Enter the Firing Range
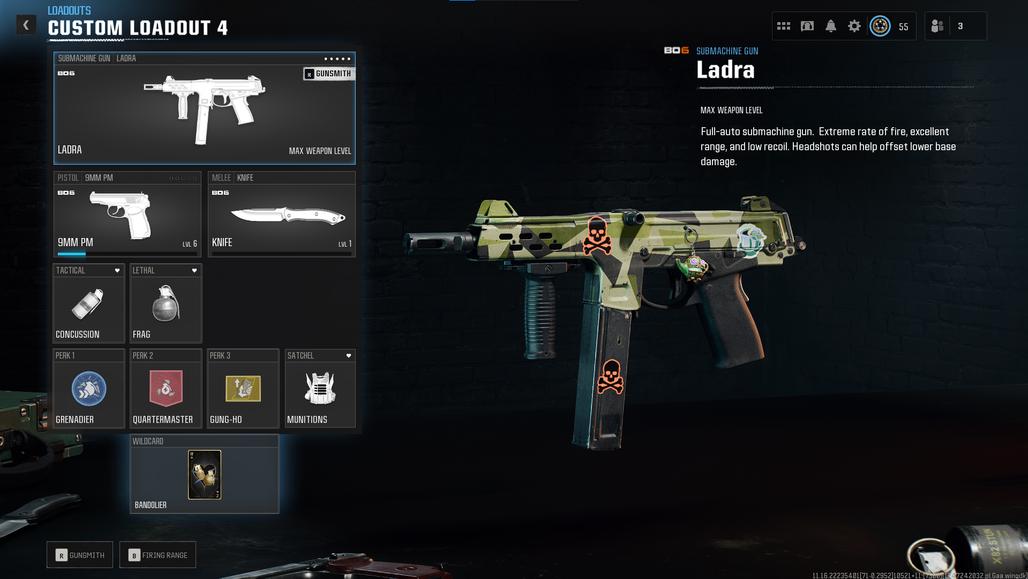Screen dimensions: 1028x579 pyautogui.click(x=158, y=555)
